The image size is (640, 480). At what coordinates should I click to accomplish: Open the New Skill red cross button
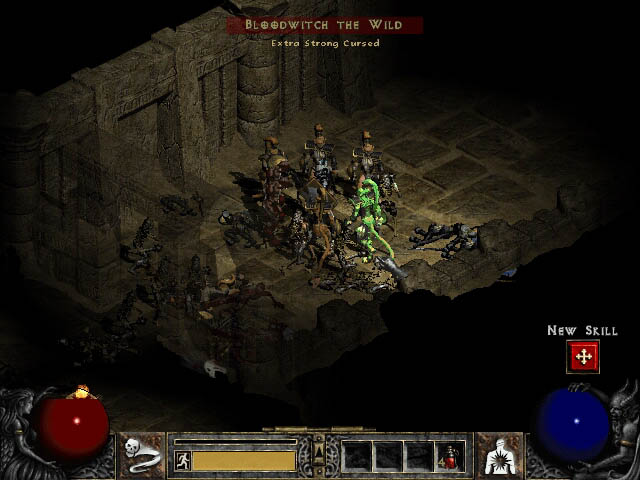[582, 355]
